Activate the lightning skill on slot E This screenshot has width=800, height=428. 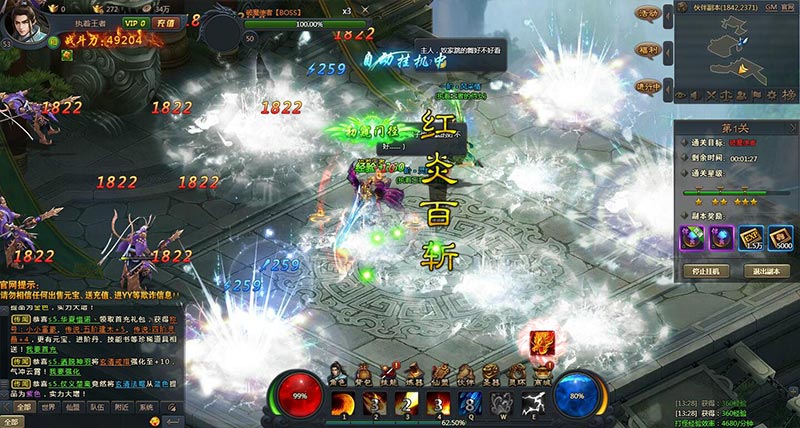(x=534, y=403)
